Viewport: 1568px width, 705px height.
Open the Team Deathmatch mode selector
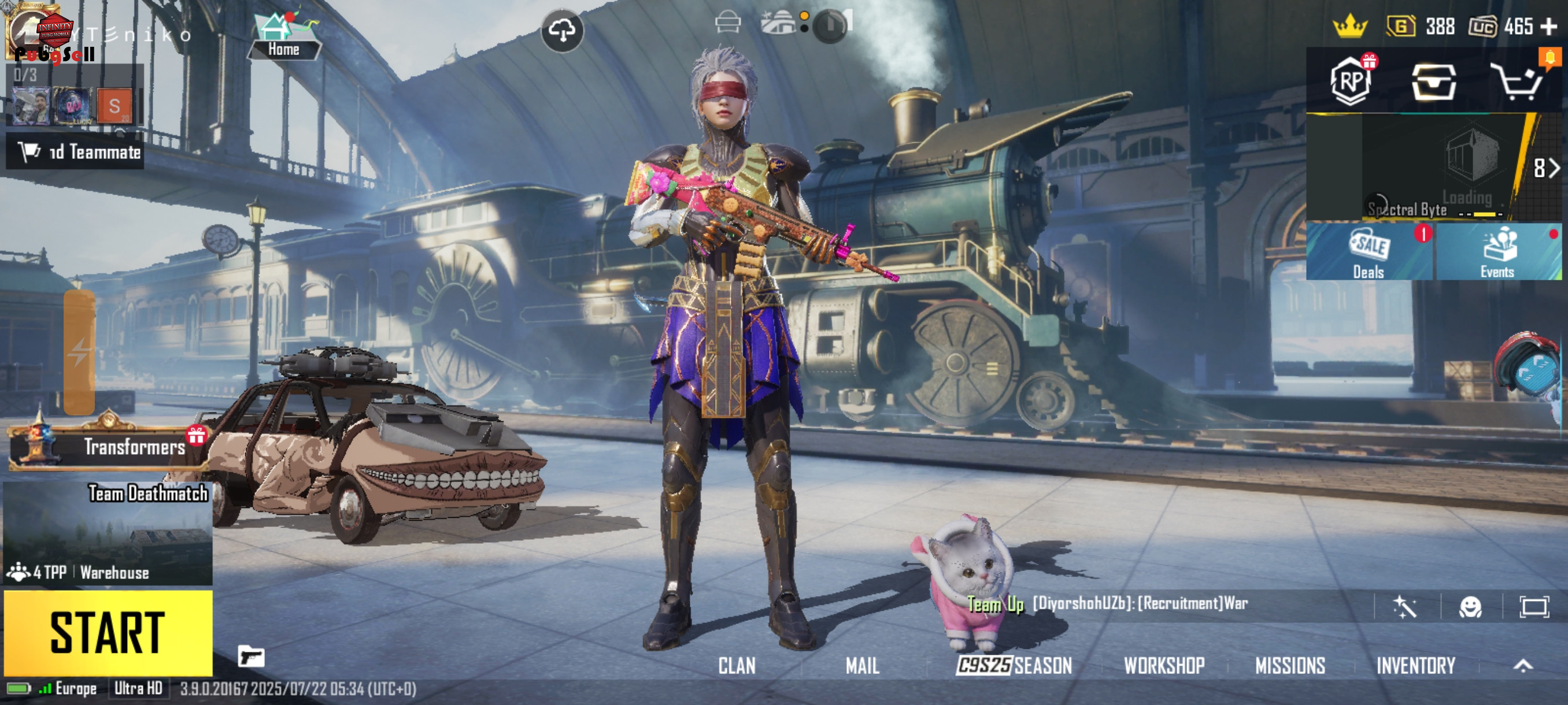(108, 533)
